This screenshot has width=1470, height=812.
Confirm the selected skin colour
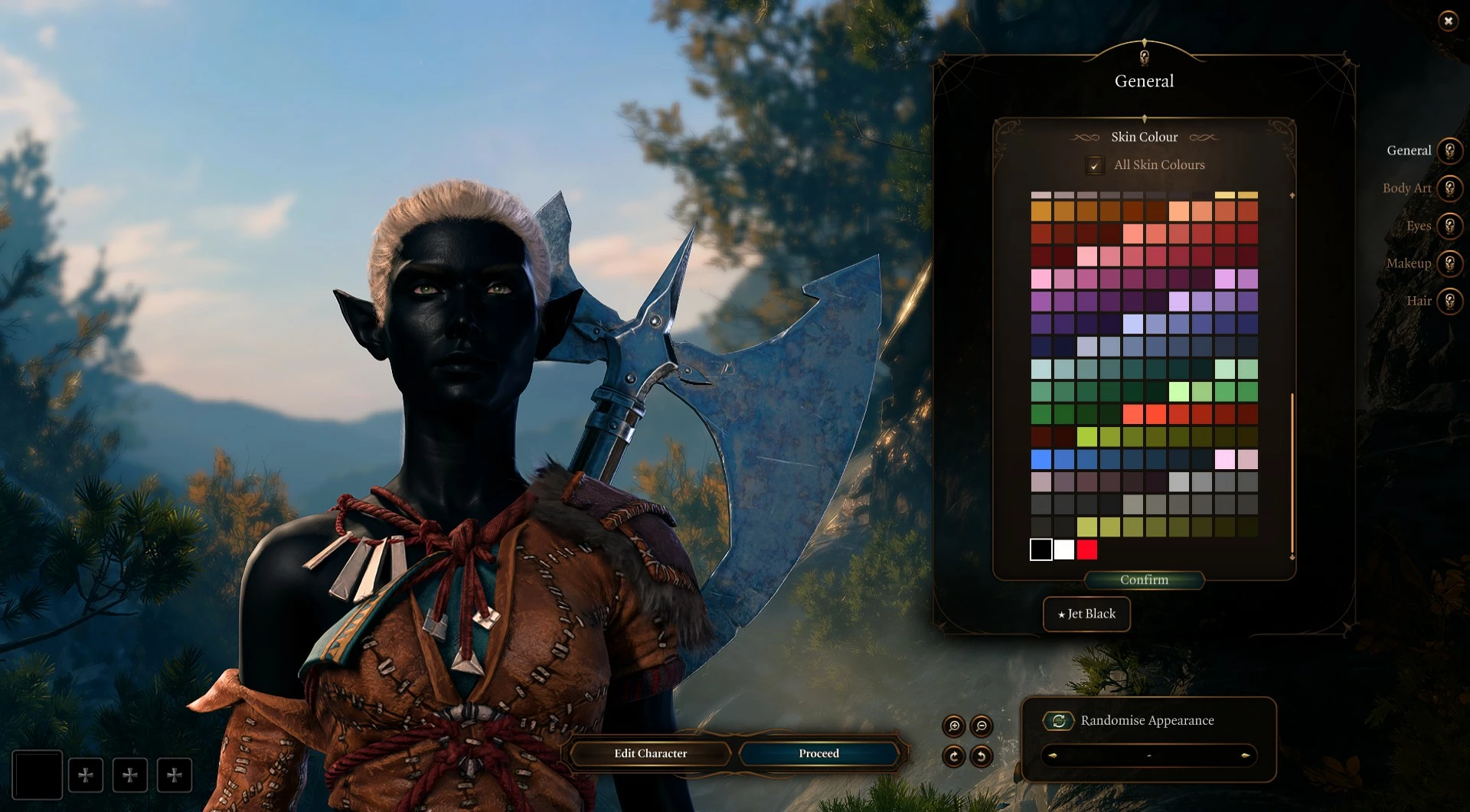[x=1144, y=580]
